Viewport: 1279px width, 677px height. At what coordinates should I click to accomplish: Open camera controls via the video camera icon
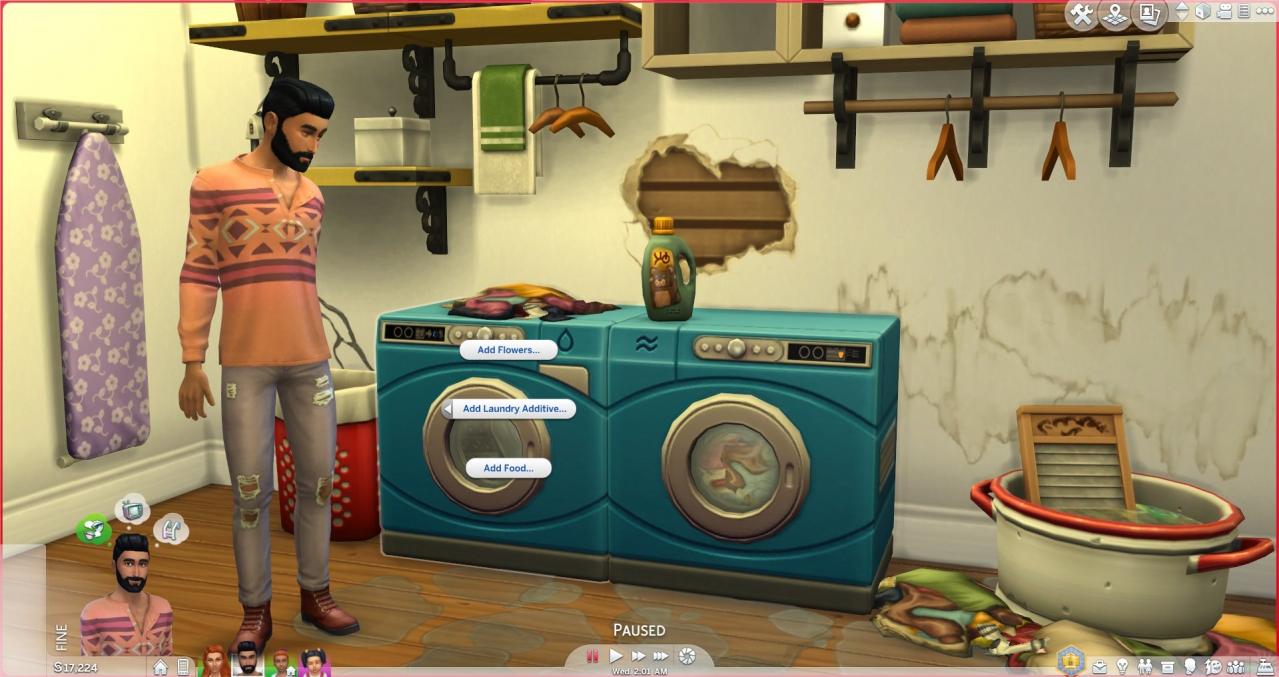click(x=1224, y=12)
